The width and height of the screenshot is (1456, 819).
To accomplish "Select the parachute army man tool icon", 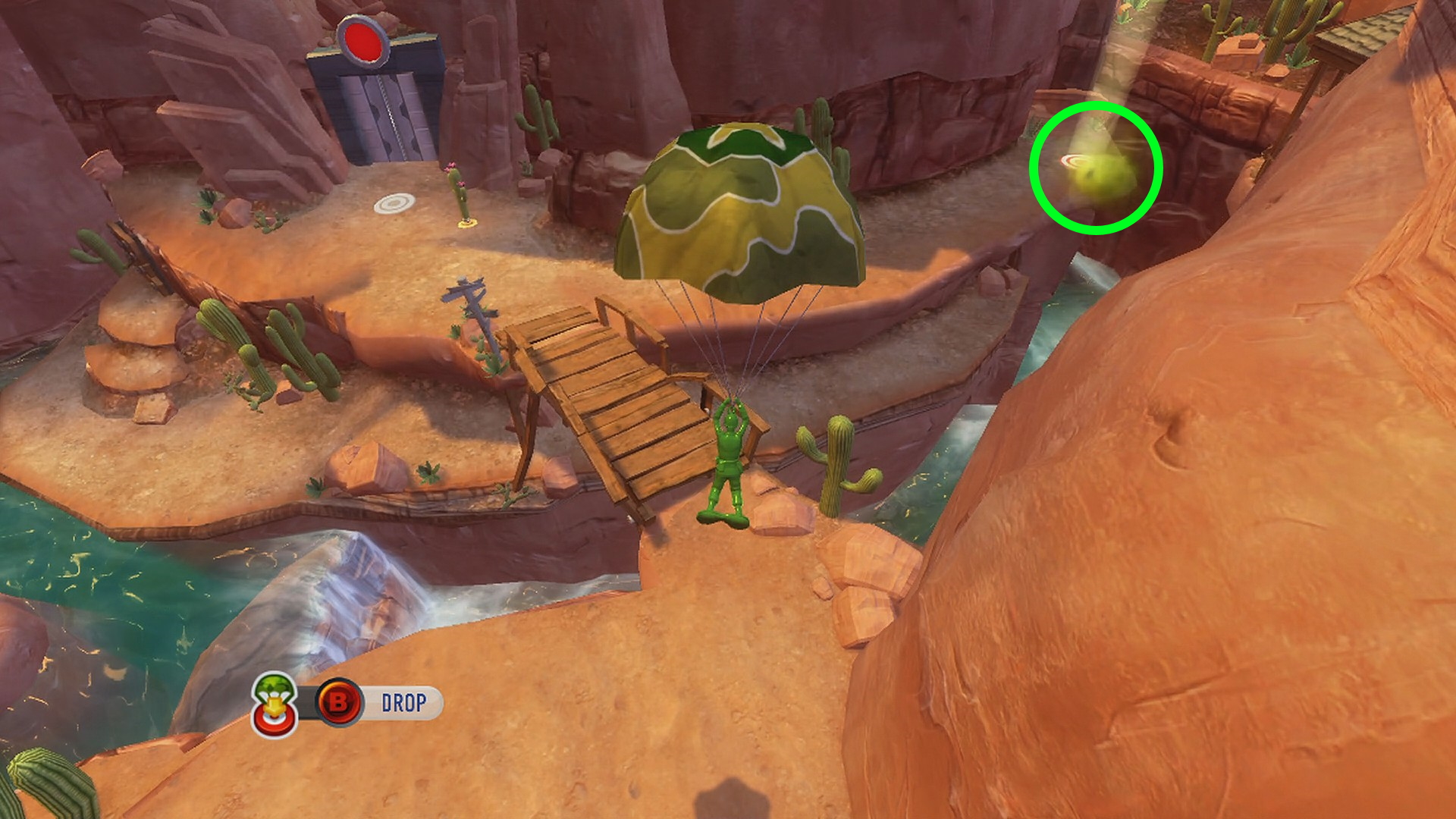I will [x=275, y=703].
